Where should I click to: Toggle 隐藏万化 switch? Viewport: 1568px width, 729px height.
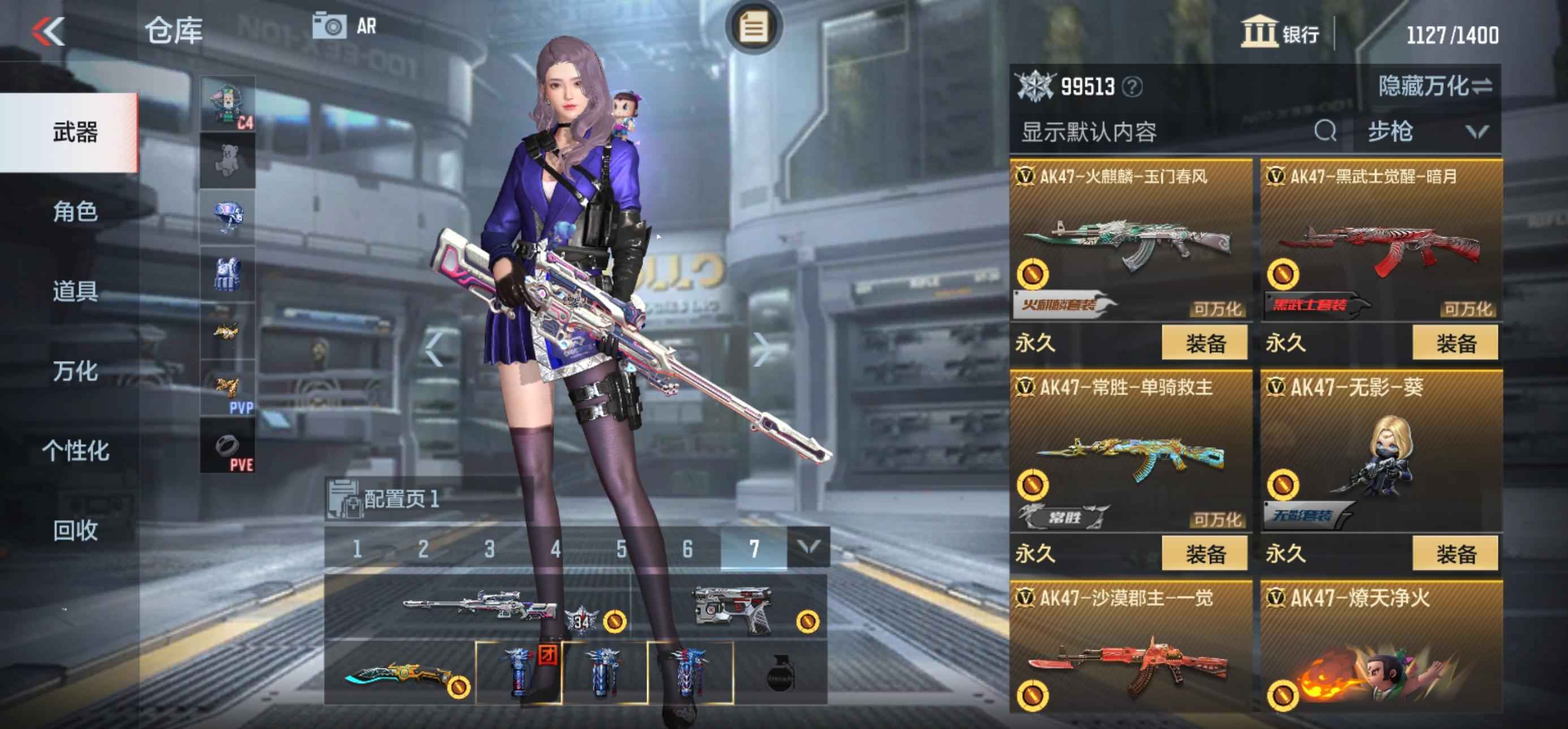click(1434, 87)
